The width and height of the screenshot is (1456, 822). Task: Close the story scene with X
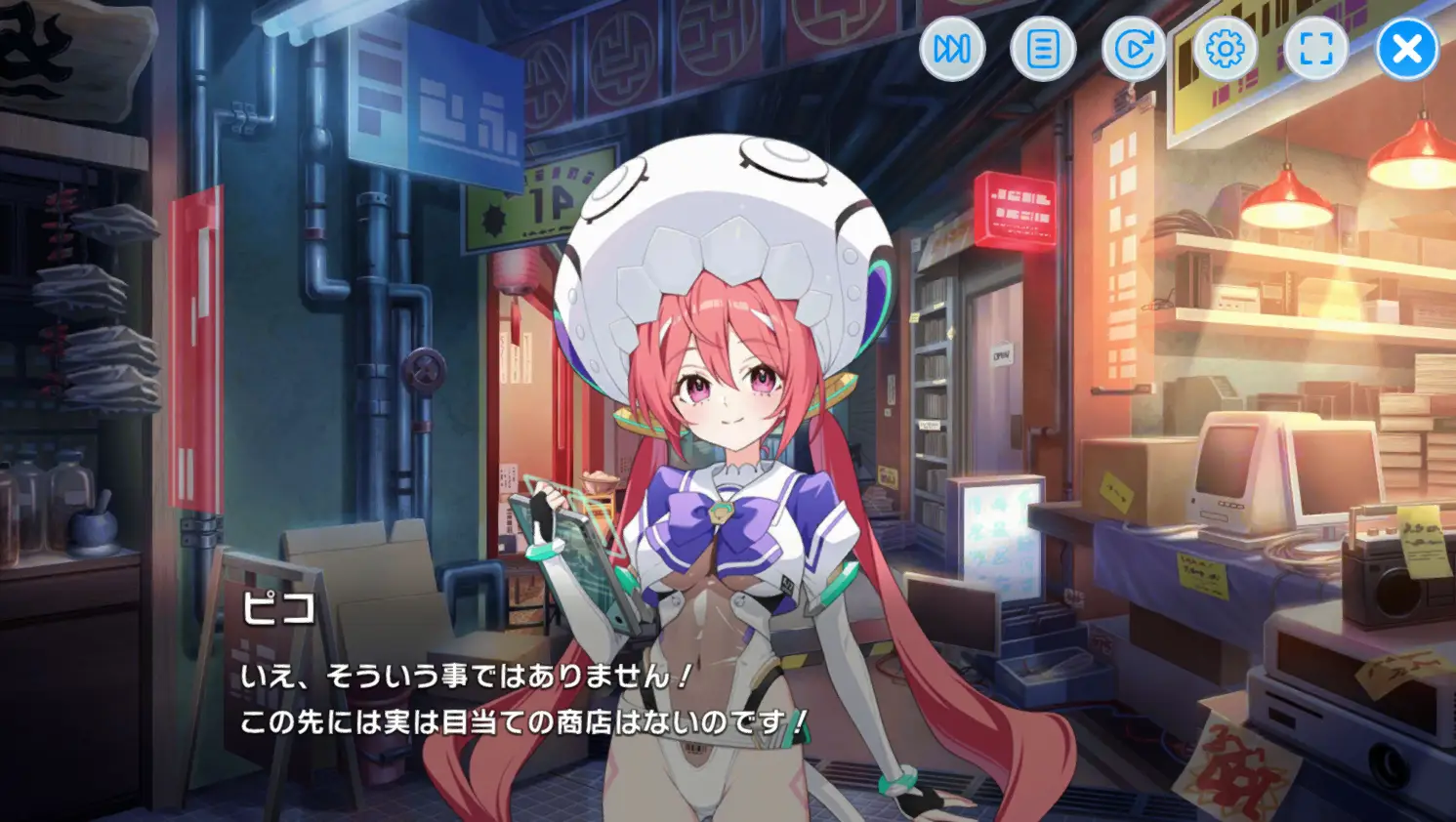[x=1407, y=49]
